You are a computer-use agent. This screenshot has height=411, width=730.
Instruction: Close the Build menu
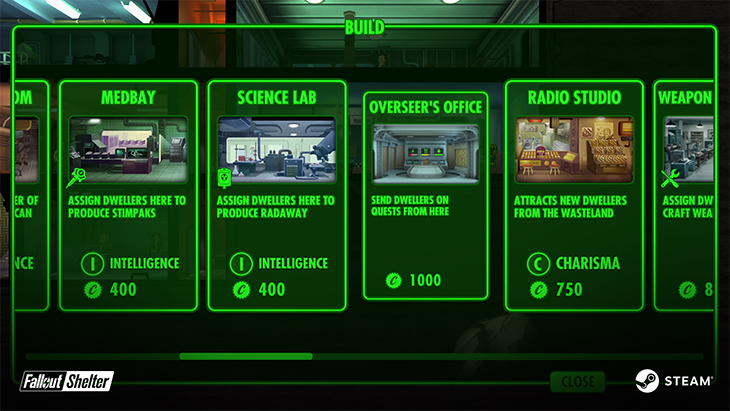coord(577,381)
